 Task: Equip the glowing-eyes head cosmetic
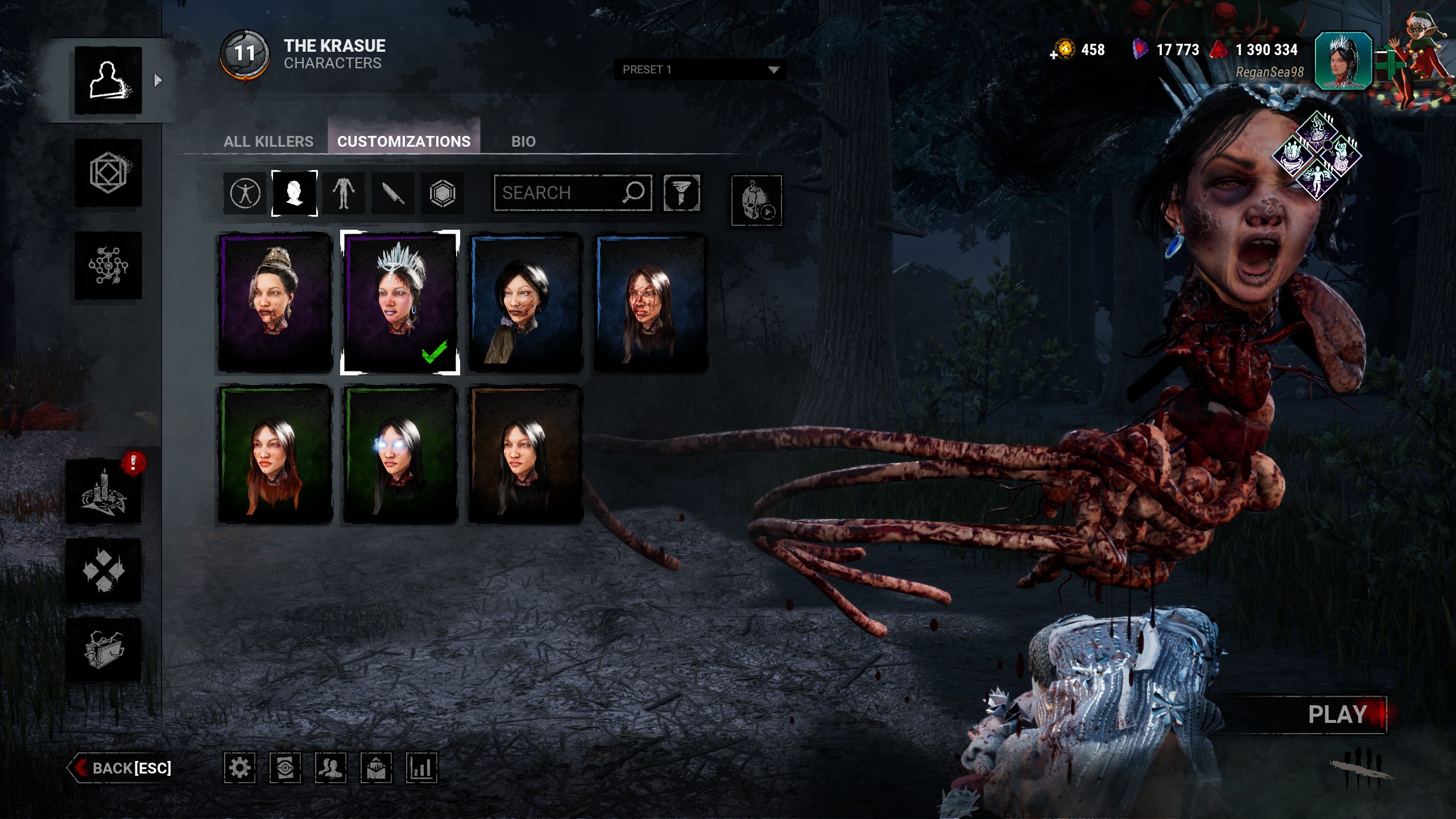(x=400, y=454)
